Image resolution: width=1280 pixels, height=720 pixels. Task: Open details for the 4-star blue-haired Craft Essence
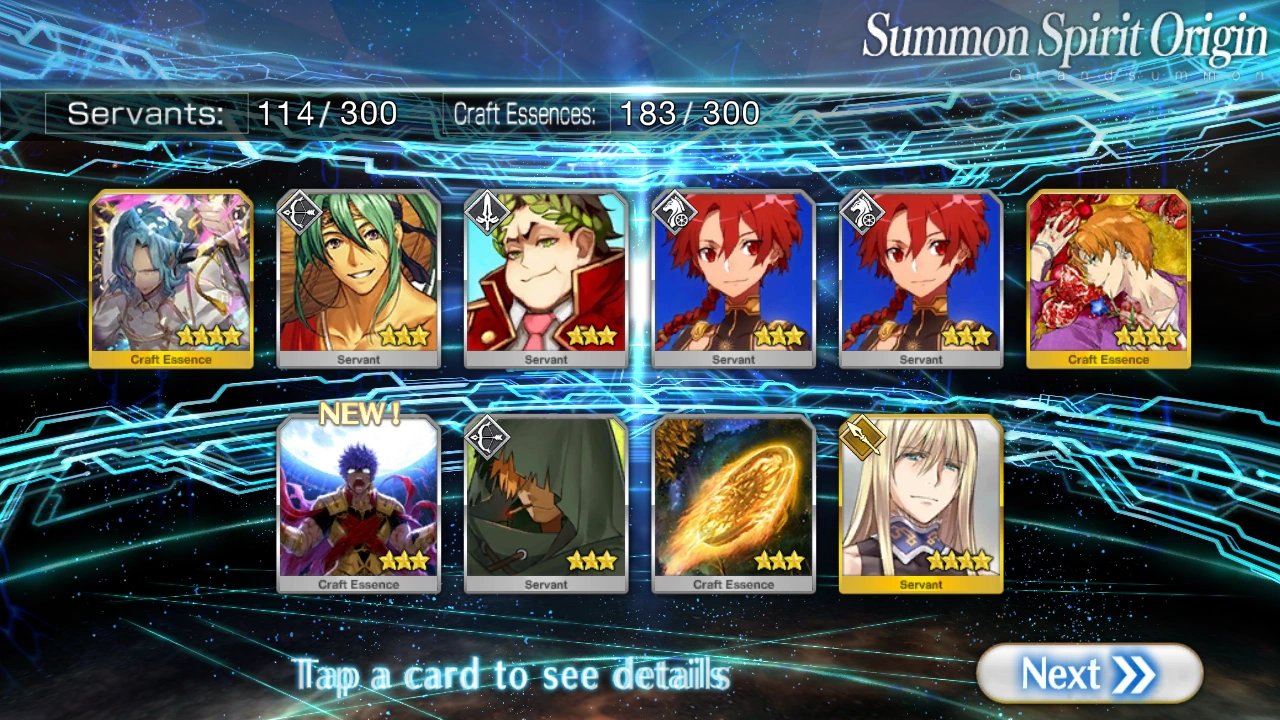[171, 275]
